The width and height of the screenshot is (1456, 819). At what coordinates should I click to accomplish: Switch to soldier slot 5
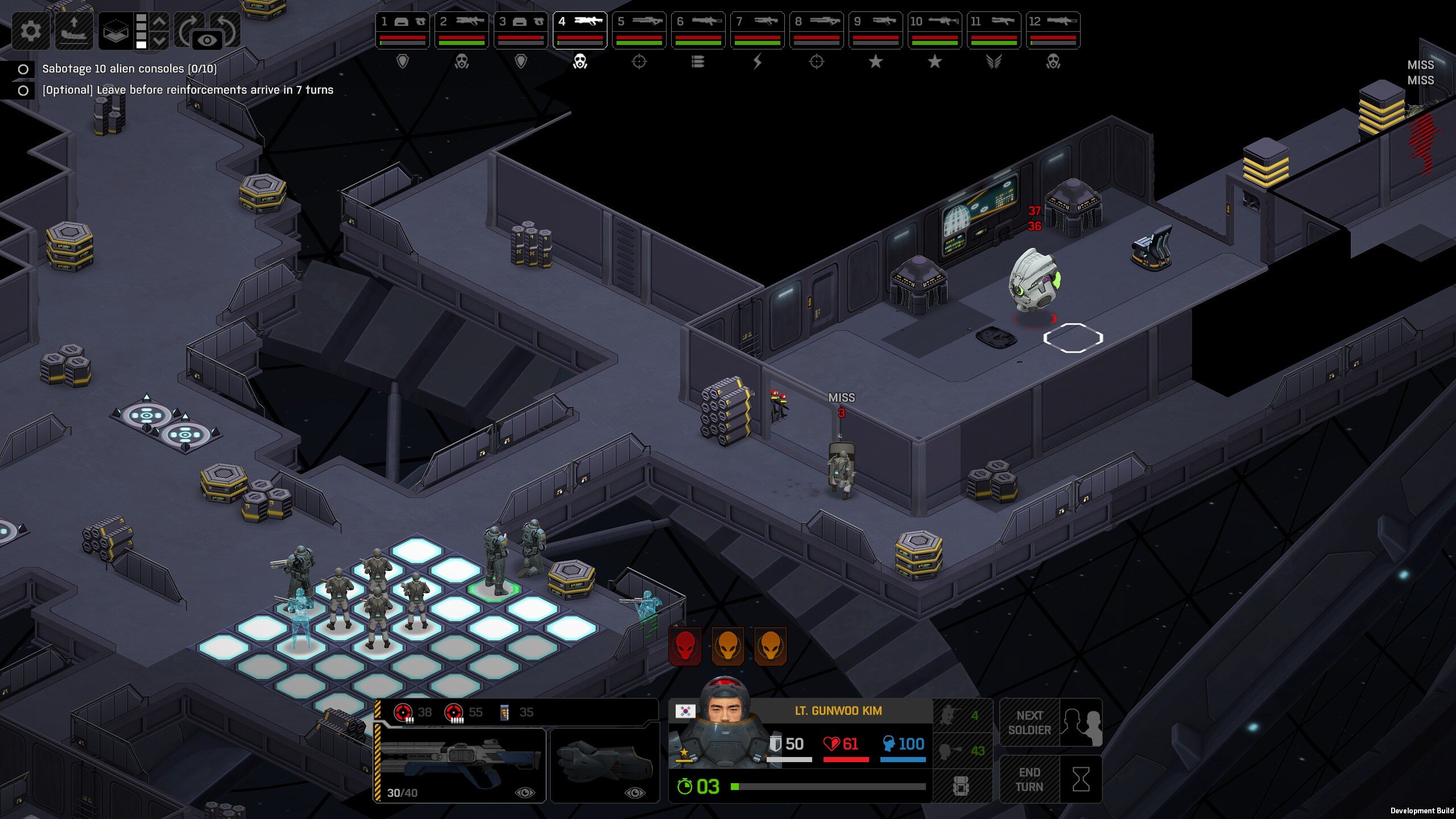pos(639,30)
